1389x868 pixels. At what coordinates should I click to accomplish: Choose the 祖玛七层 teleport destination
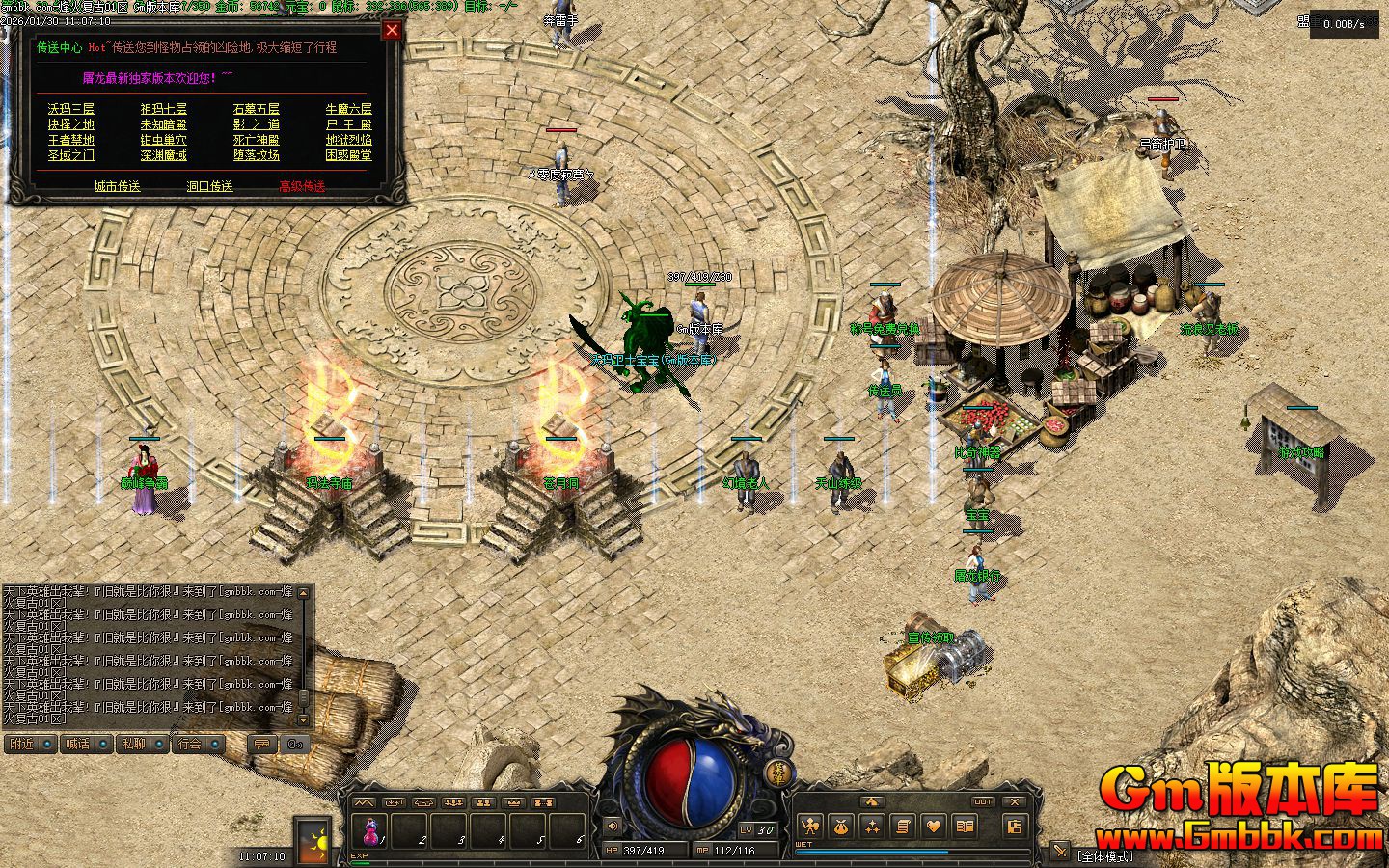pyautogui.click(x=164, y=109)
